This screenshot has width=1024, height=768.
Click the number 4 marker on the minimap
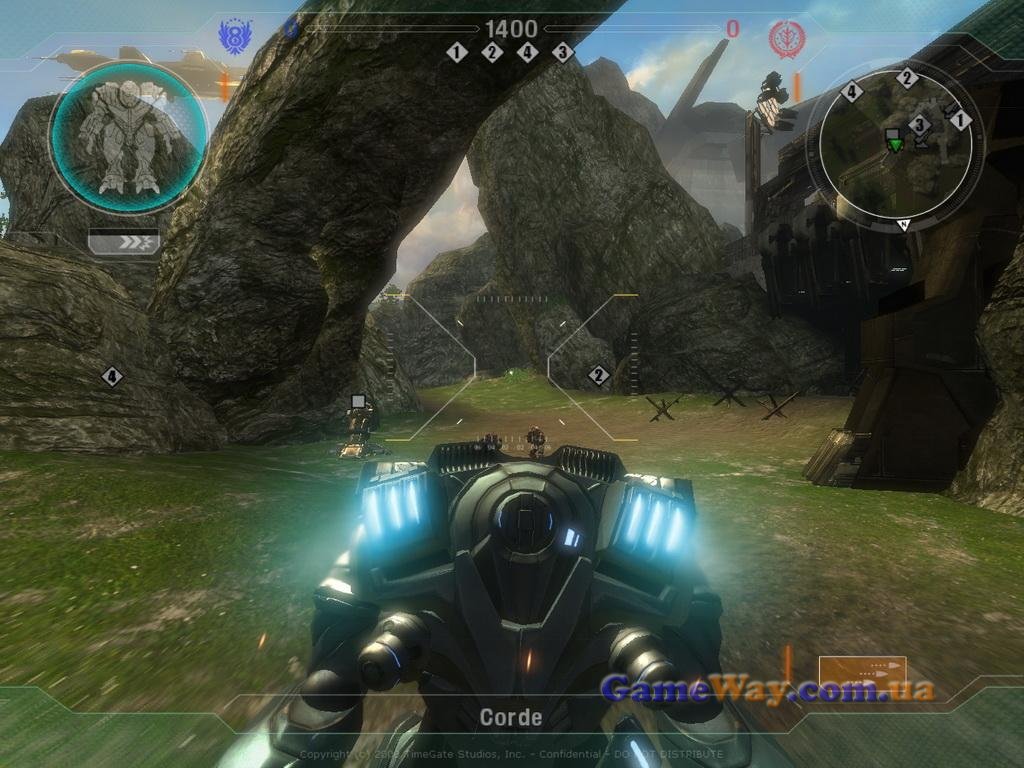[853, 92]
